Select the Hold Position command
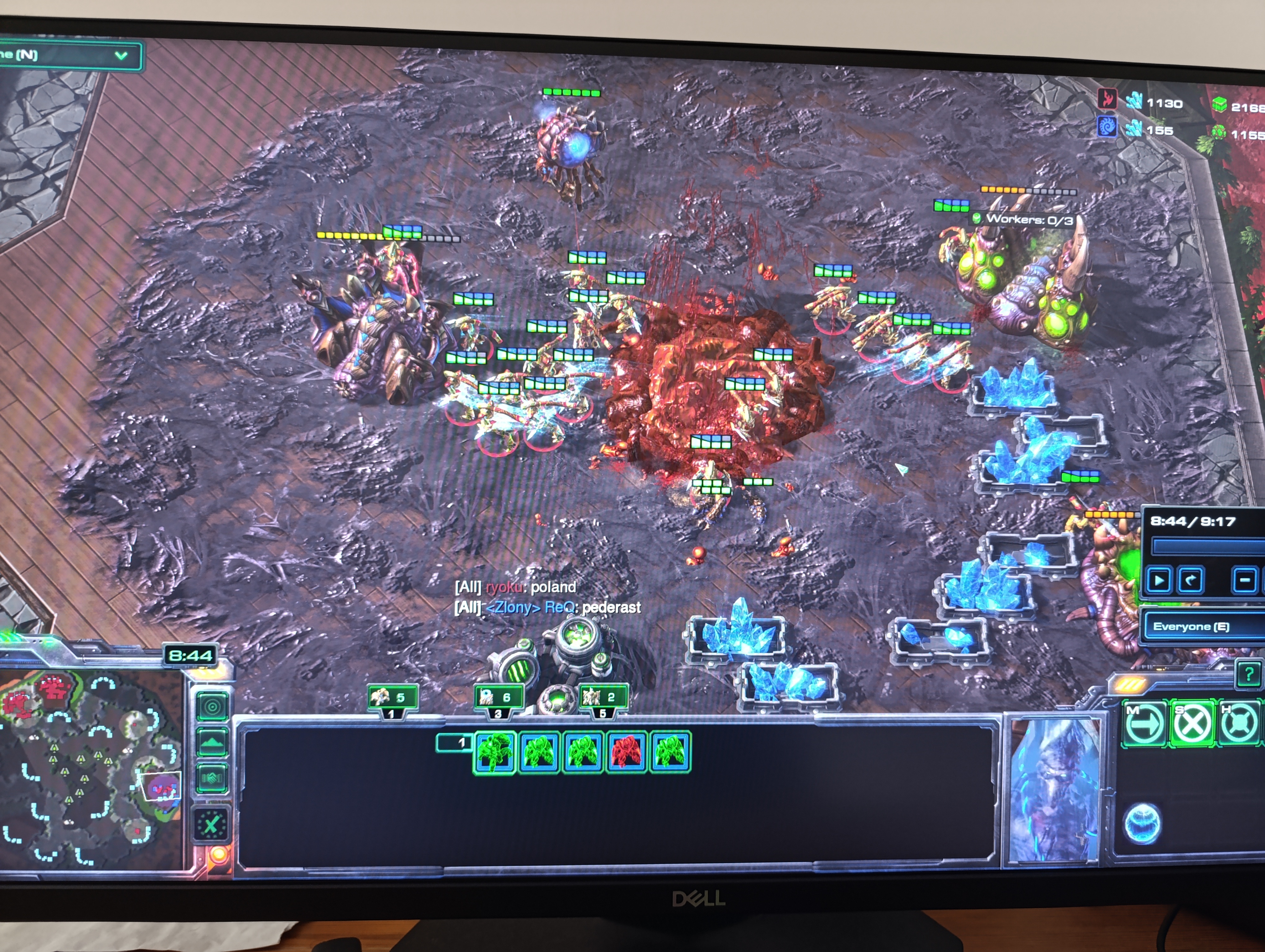Viewport: 1265px width, 952px height. click(1239, 723)
